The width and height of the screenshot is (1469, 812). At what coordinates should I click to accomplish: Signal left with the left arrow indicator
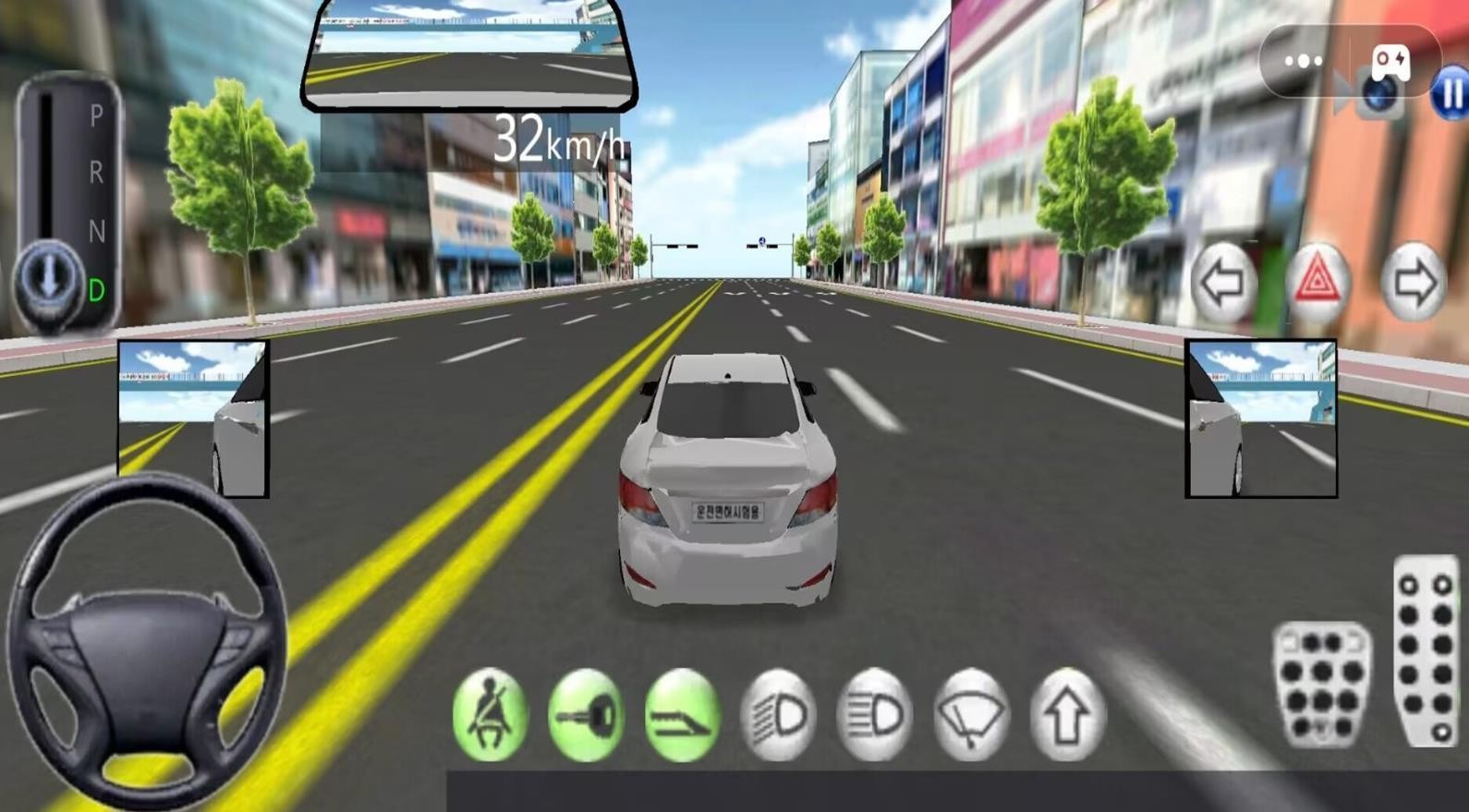point(1224,283)
